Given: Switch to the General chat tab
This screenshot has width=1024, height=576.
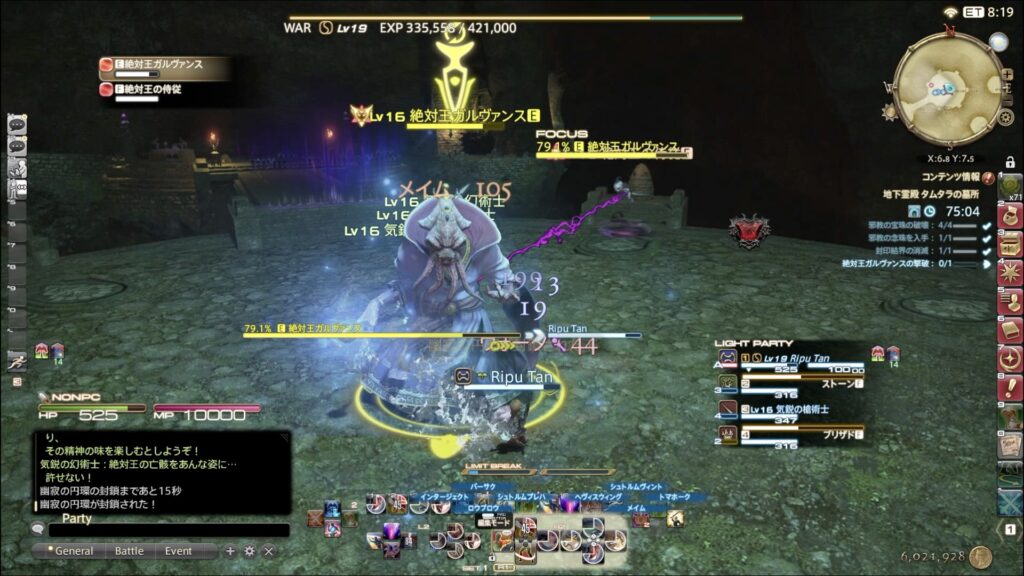Looking at the screenshot, I should 73,551.
